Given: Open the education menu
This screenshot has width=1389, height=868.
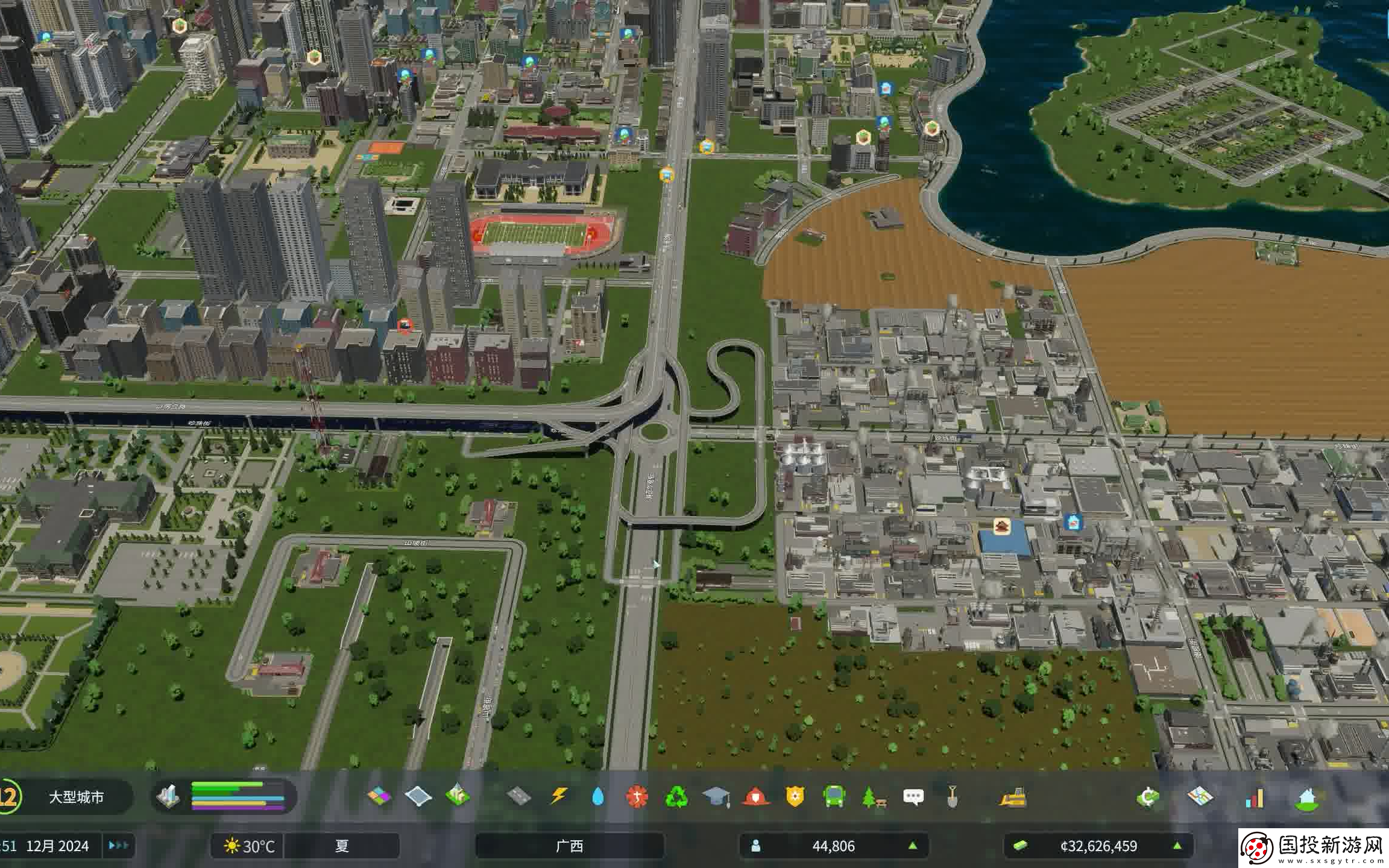Looking at the screenshot, I should tap(716, 797).
